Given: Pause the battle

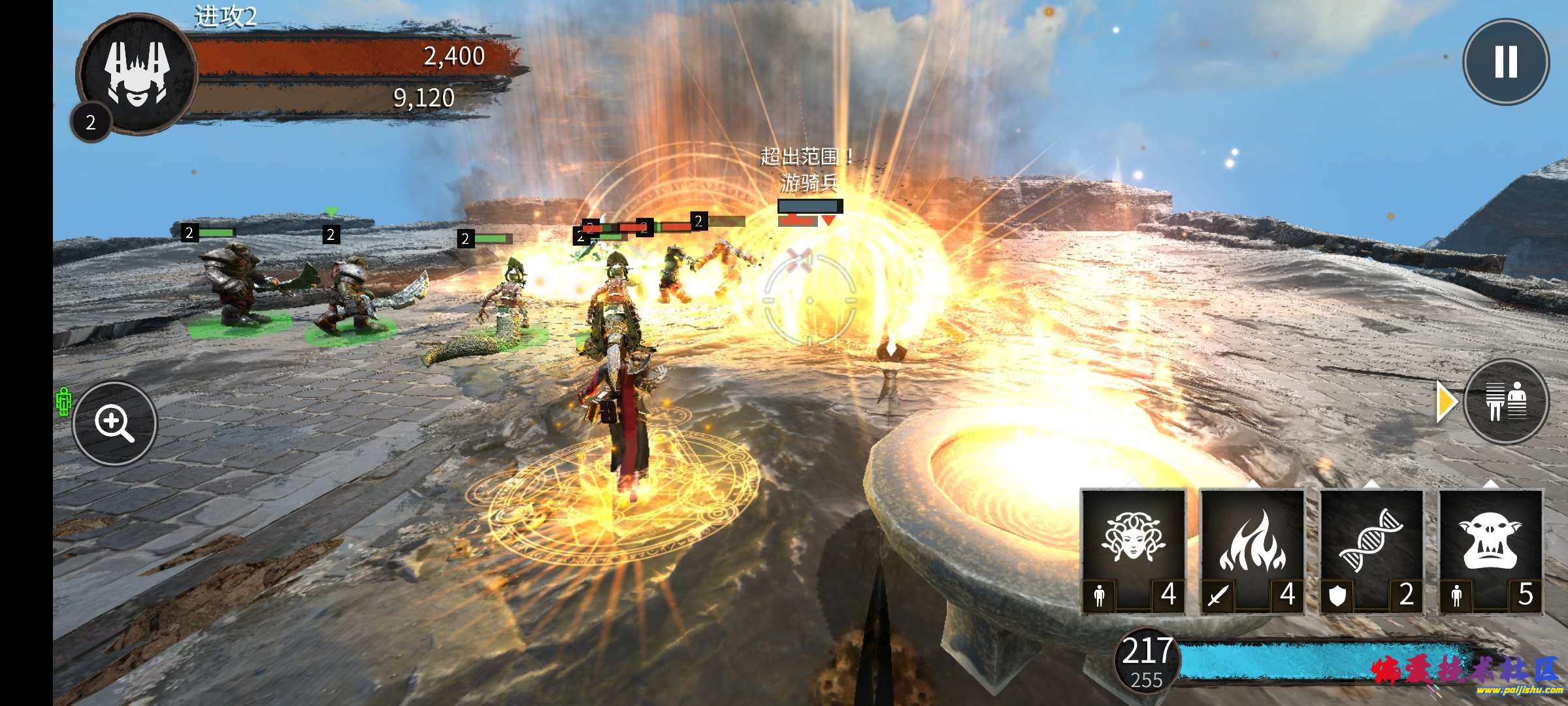Looking at the screenshot, I should (x=1505, y=62).
